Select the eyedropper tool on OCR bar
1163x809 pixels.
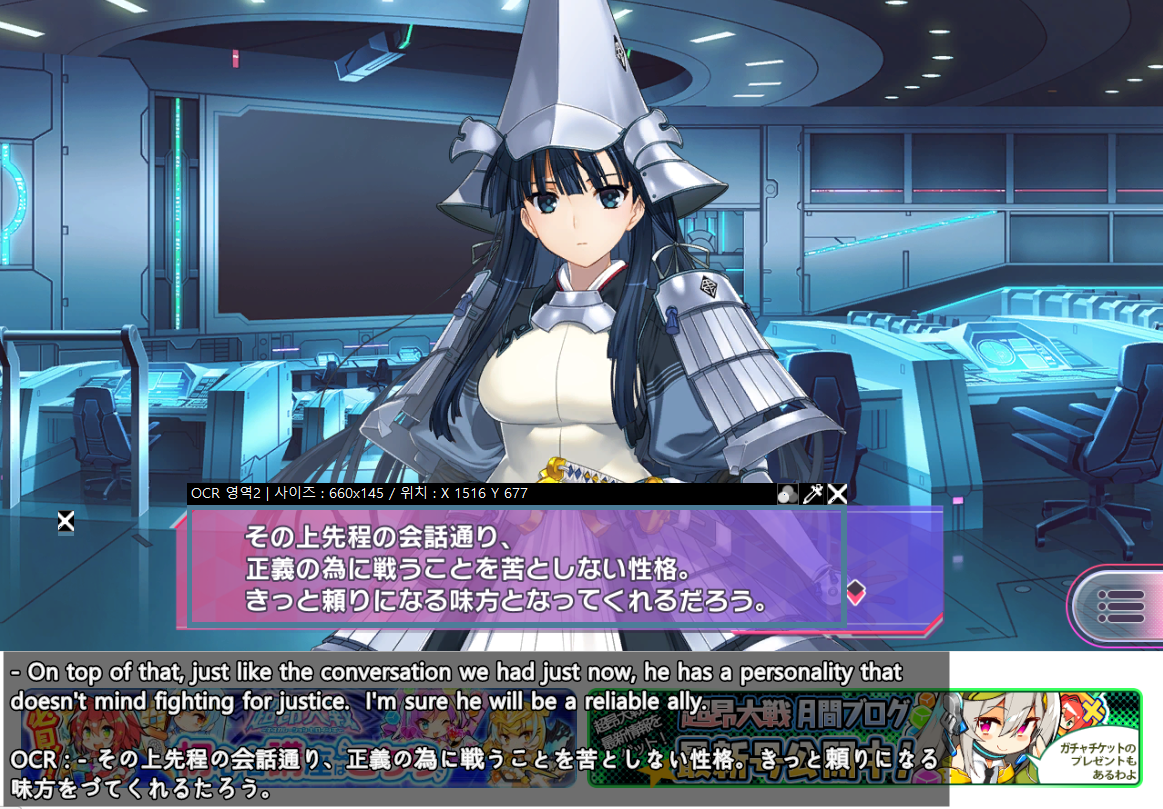point(813,493)
